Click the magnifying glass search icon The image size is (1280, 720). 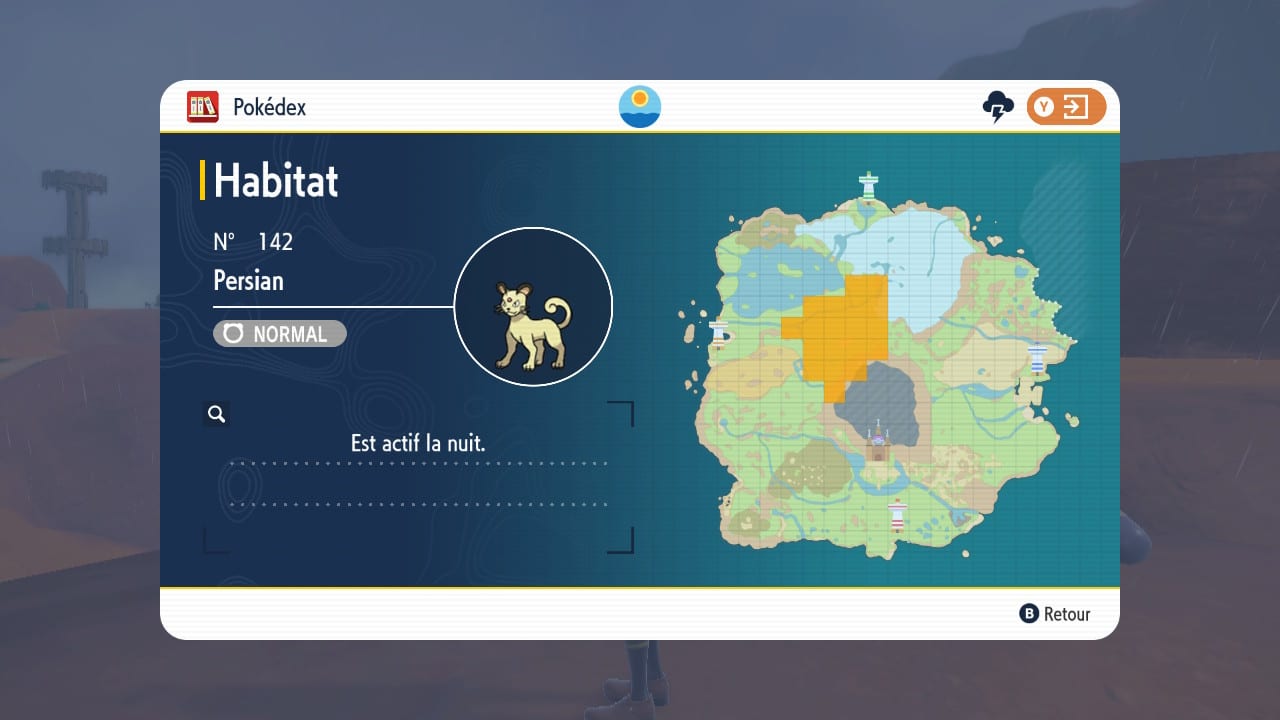(x=216, y=414)
